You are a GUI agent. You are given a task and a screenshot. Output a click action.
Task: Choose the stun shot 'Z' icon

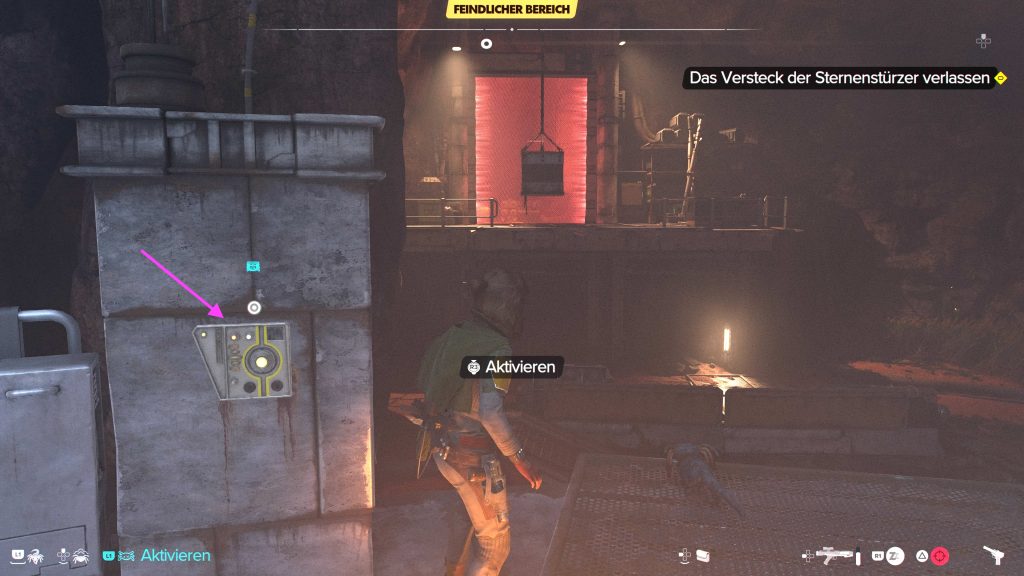(897, 555)
